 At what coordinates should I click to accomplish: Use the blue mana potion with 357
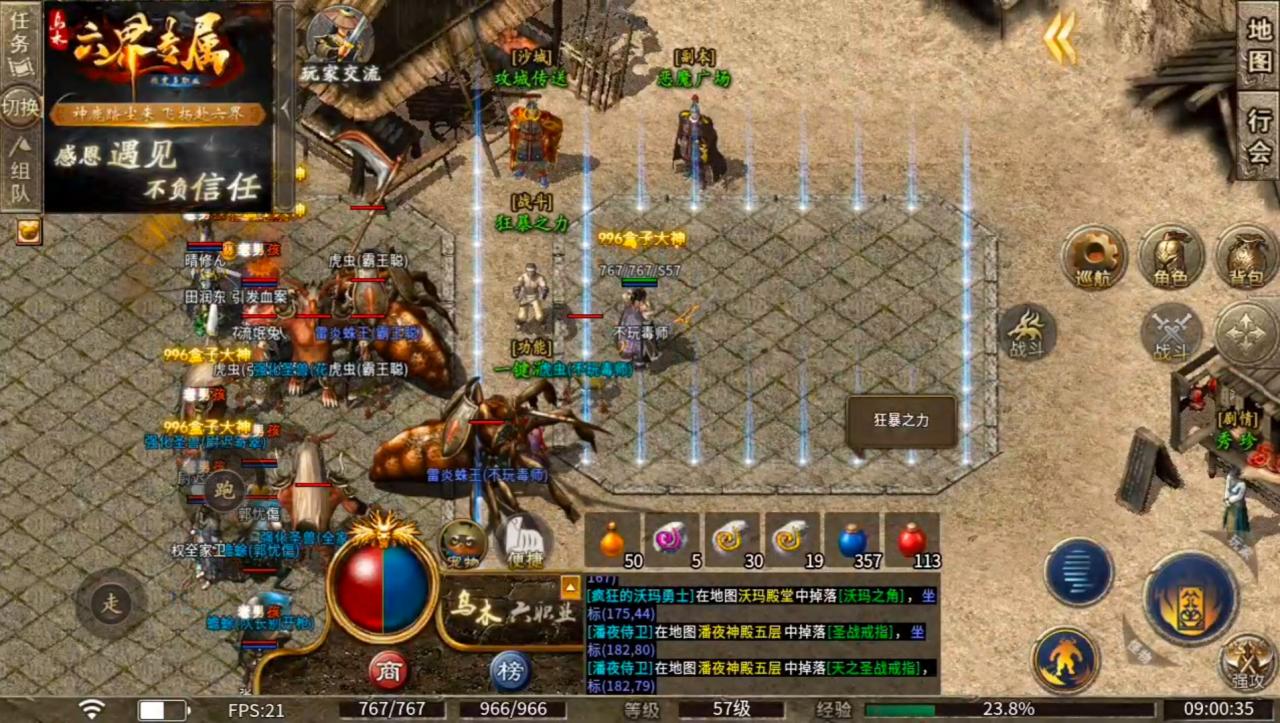(852, 540)
